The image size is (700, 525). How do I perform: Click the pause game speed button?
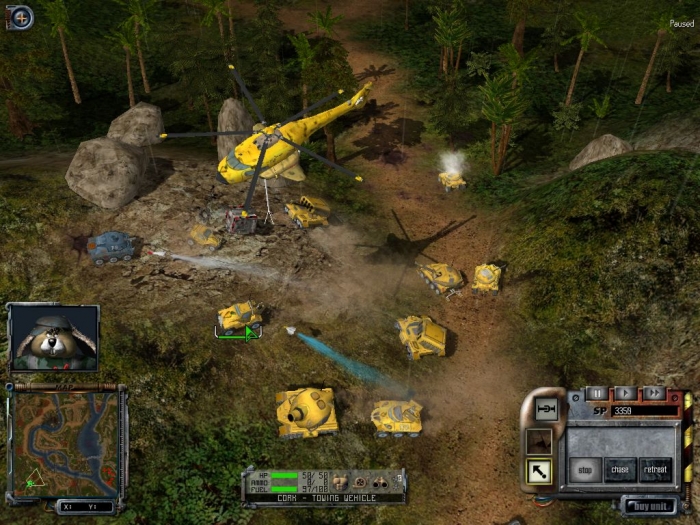tap(597, 393)
